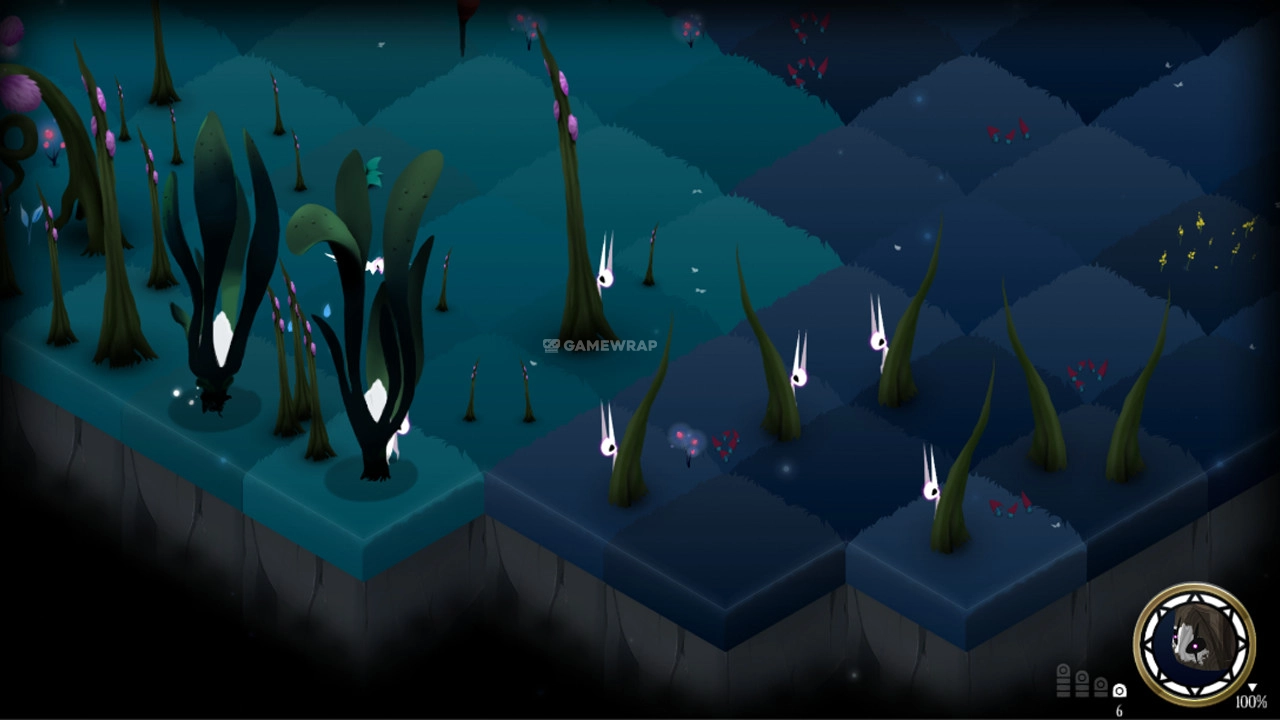Select the highlighted white token icon
The height and width of the screenshot is (720, 1280).
(x=1119, y=690)
